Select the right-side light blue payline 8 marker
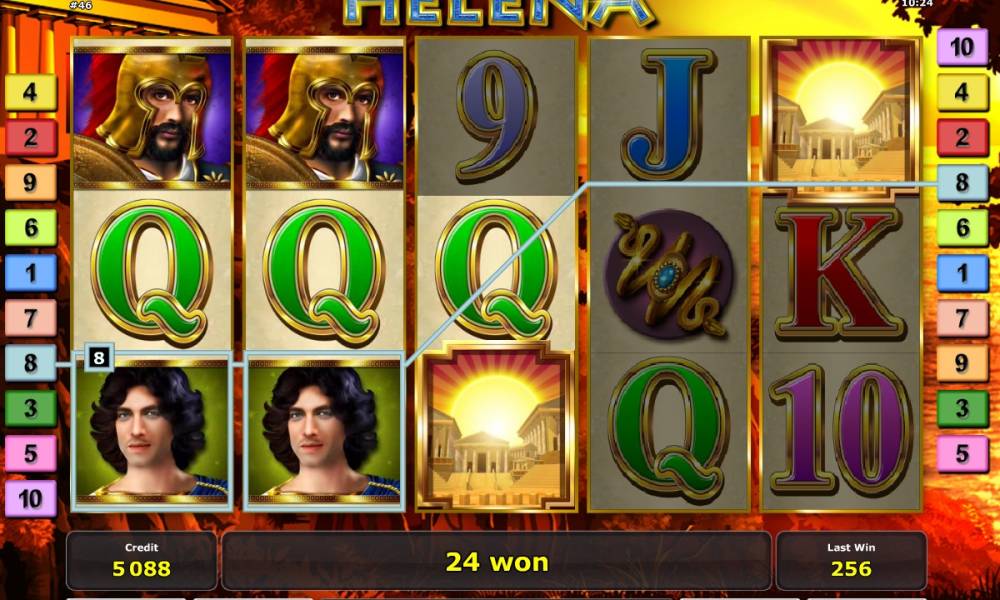Image resolution: width=1000 pixels, height=600 pixels. [x=962, y=183]
